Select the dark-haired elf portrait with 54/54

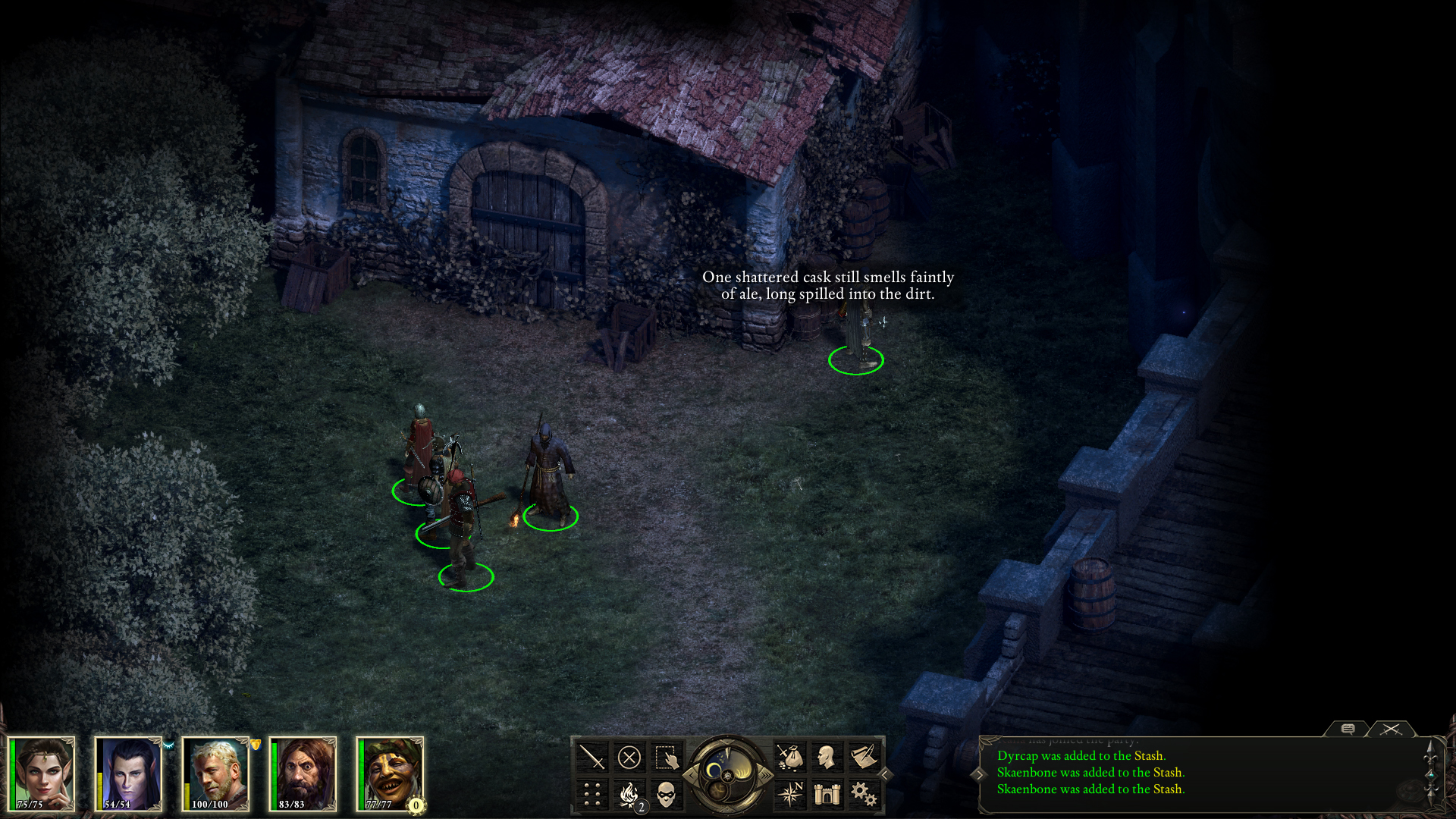130,773
